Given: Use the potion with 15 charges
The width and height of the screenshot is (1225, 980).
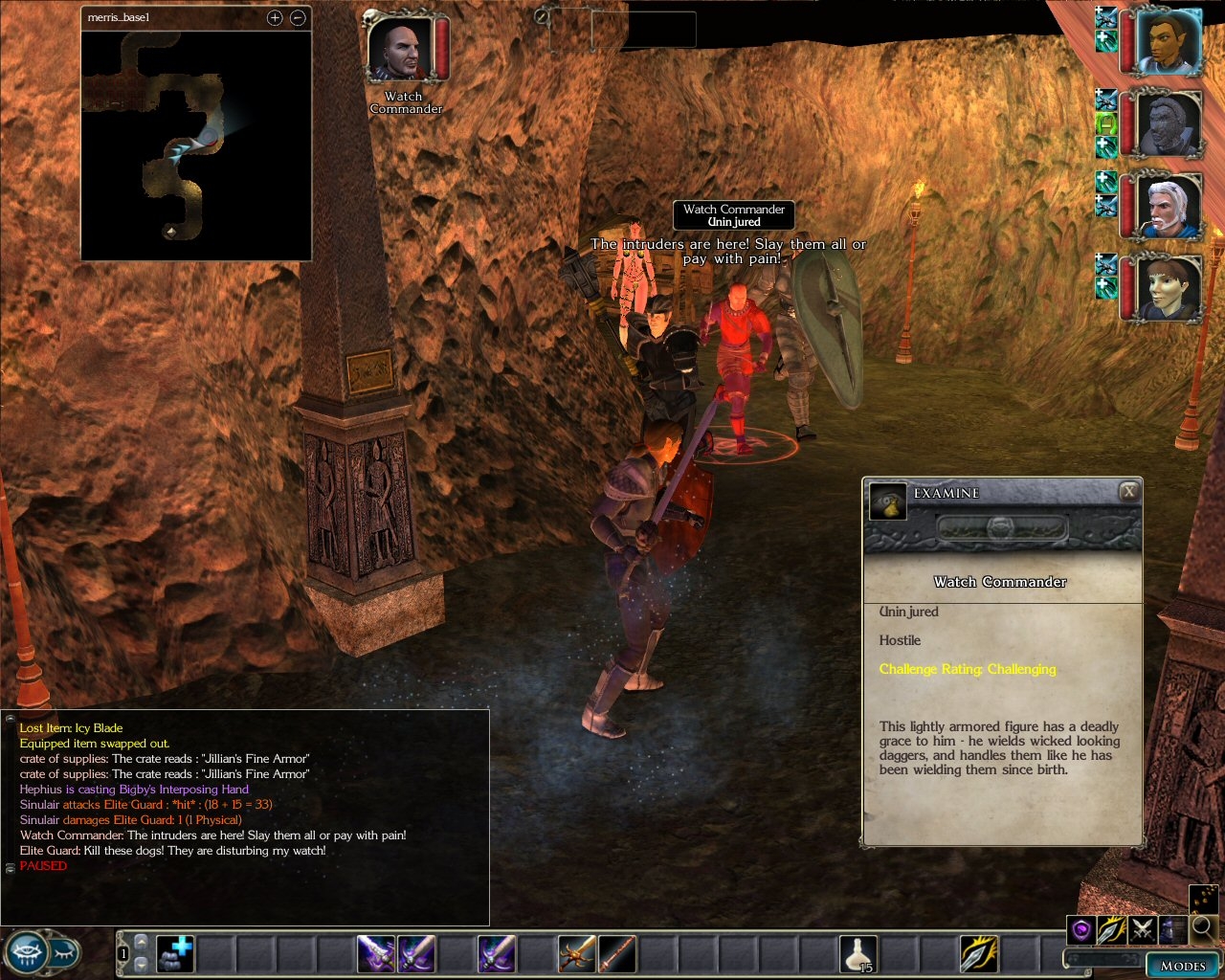Looking at the screenshot, I should point(858,954).
